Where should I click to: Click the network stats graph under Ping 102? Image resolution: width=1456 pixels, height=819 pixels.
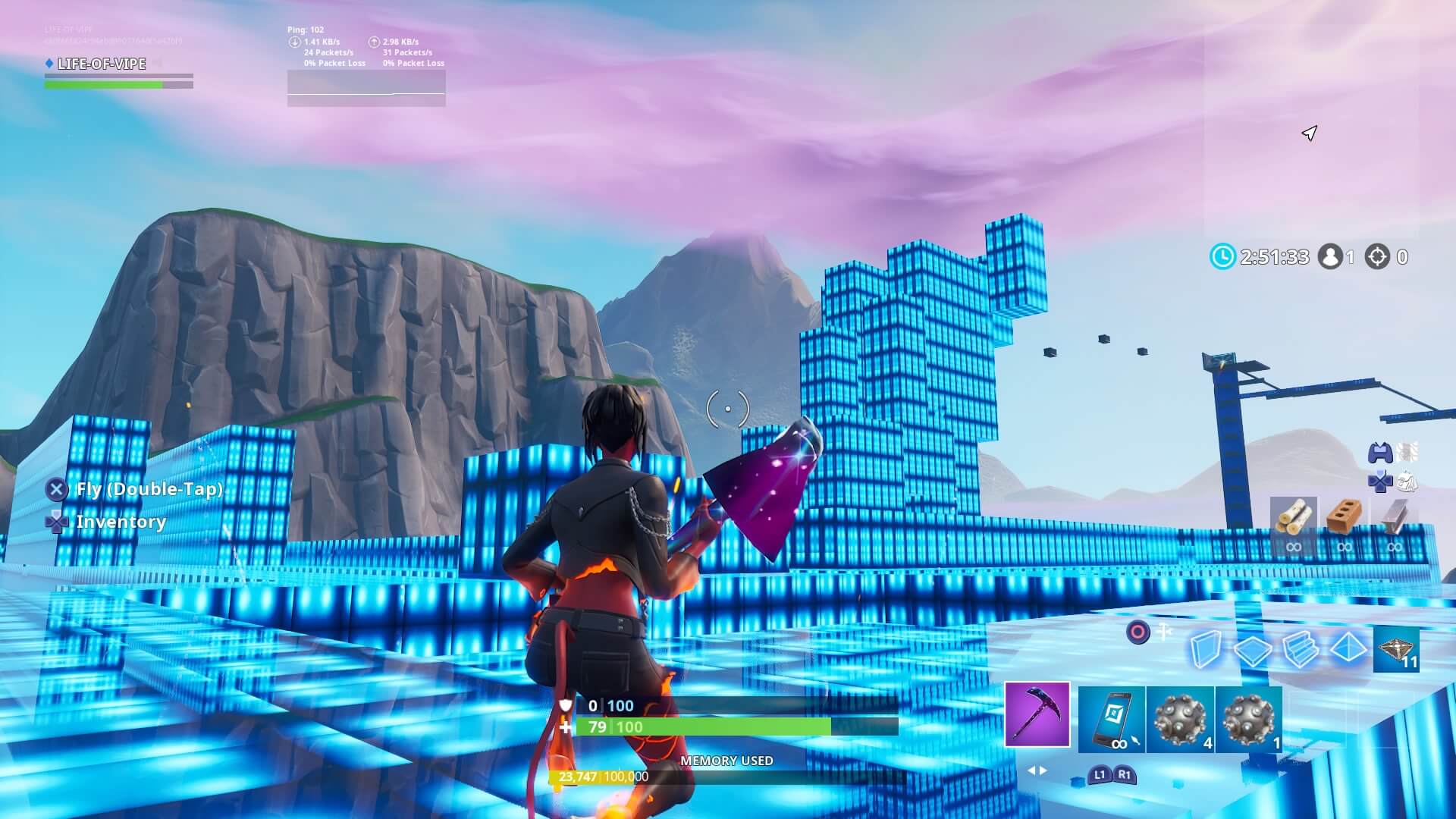[366, 89]
